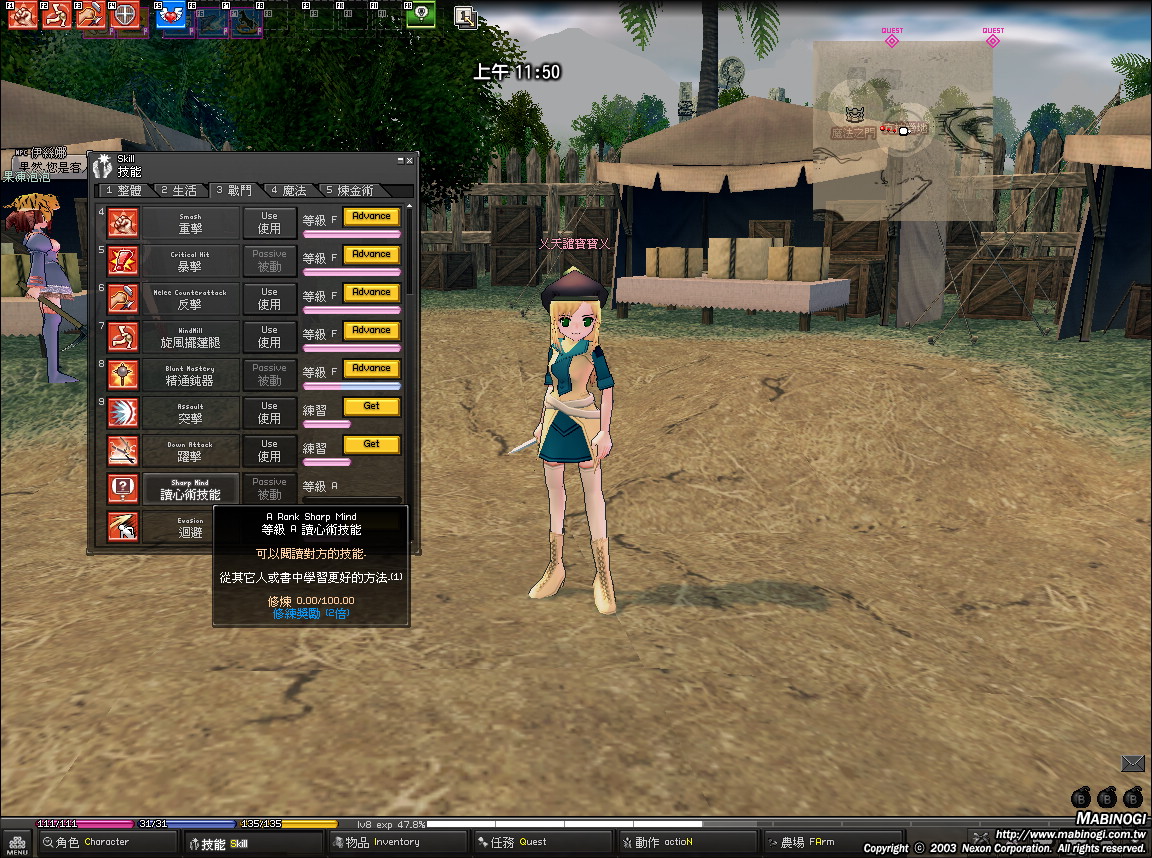
Task: Click the Windmill Advance button
Action: [x=371, y=330]
